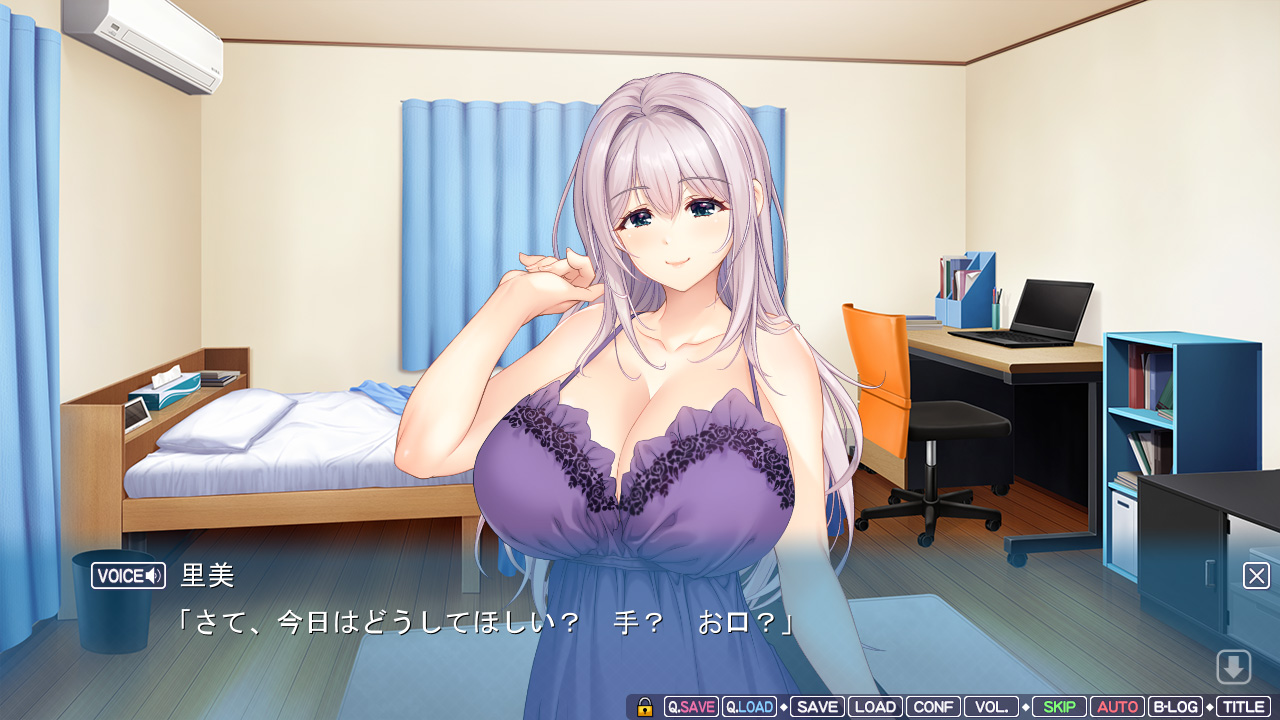Turn on AUTO play mode

(1117, 707)
